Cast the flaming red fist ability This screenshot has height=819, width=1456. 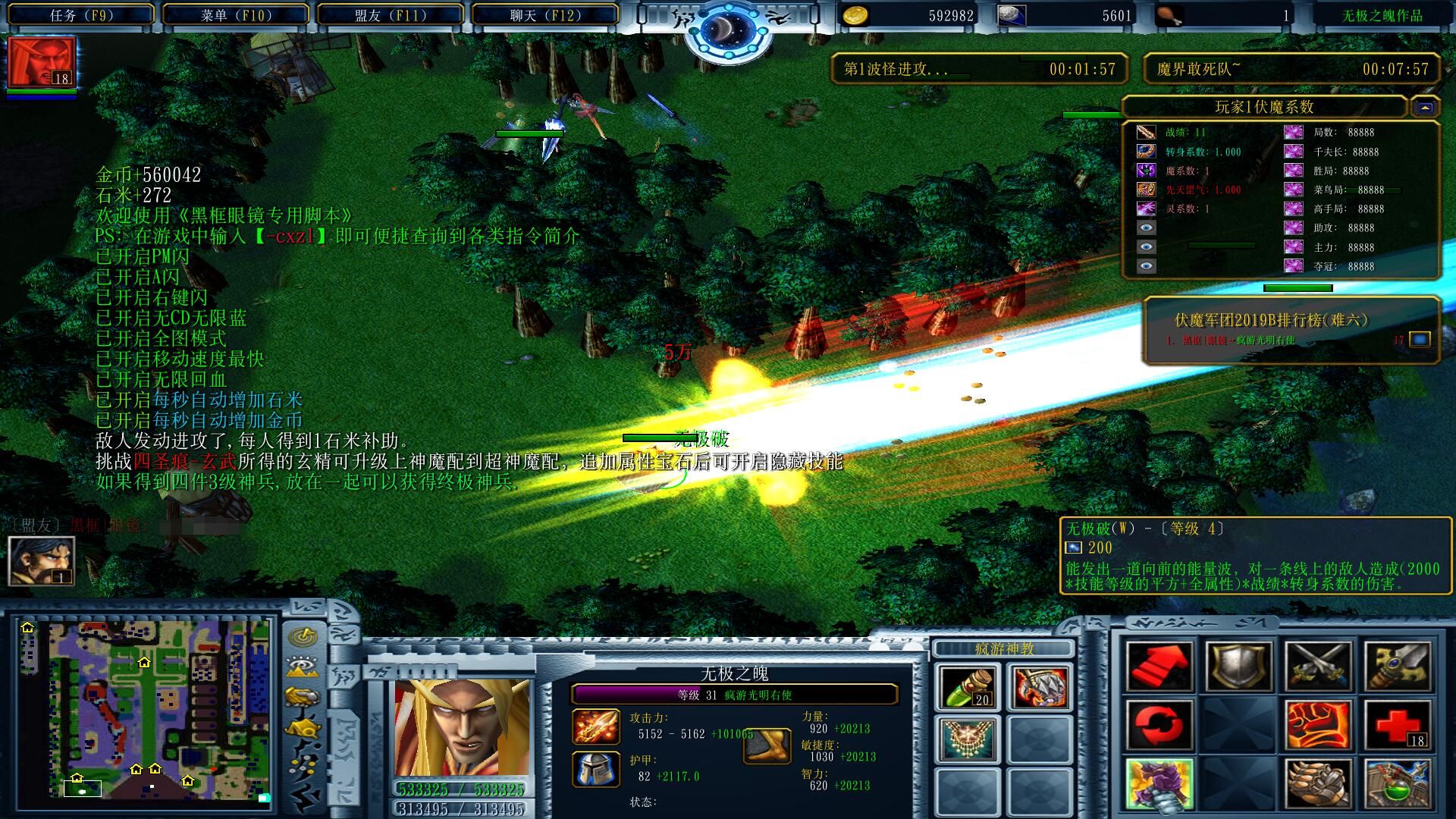coord(1318,726)
